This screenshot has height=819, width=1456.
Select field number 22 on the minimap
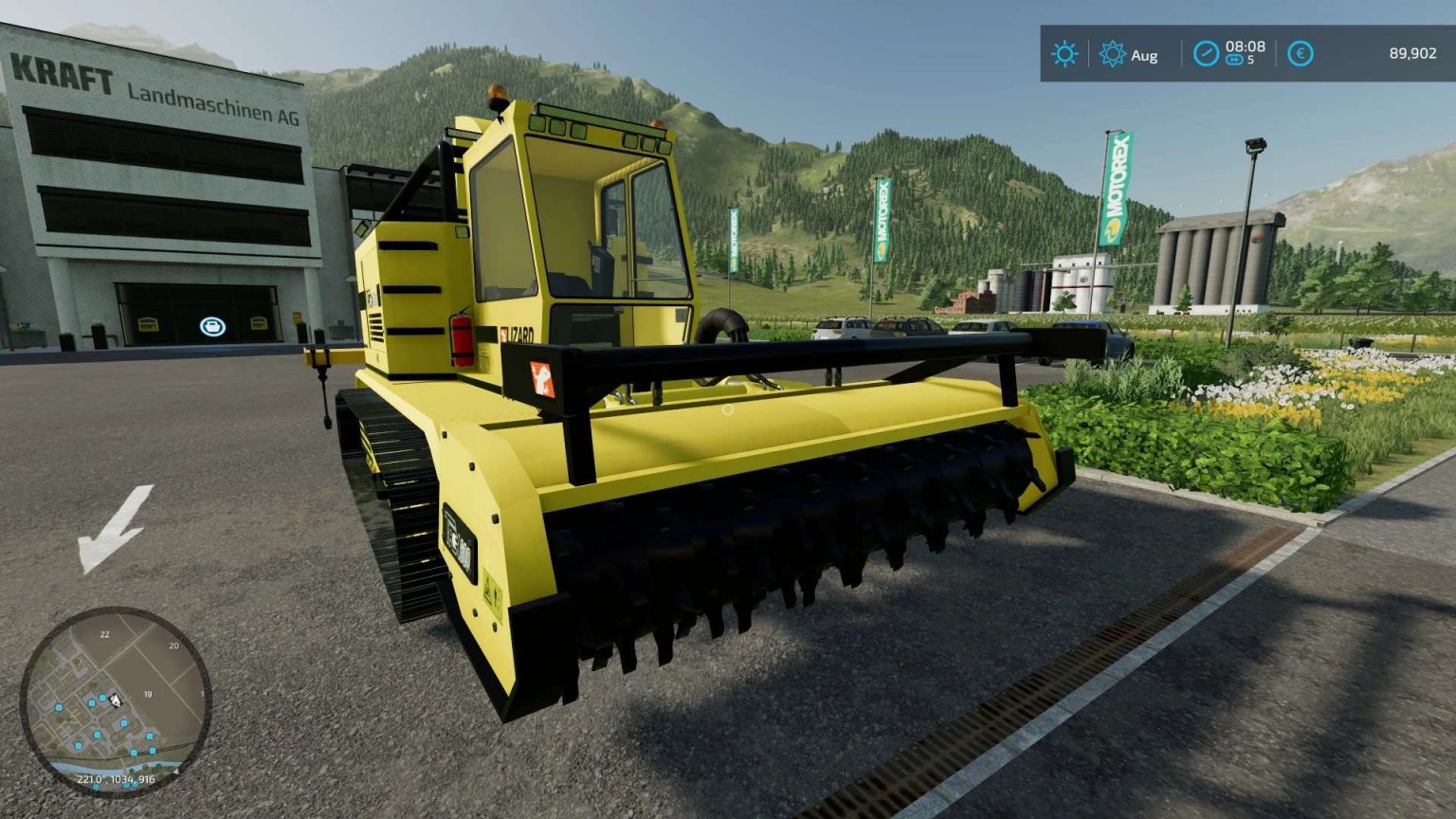click(104, 634)
